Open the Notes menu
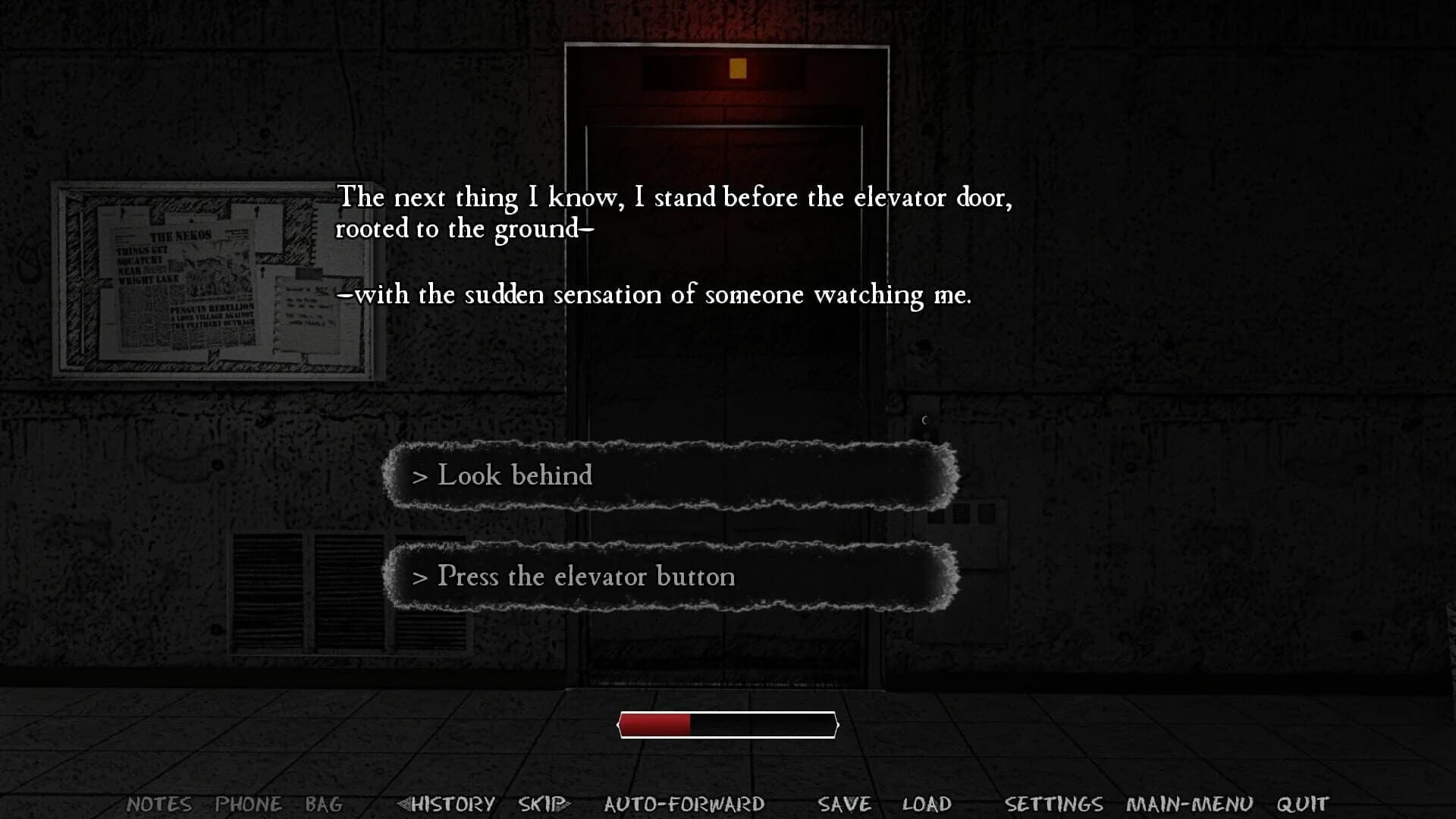This screenshot has width=1456, height=819. (x=159, y=804)
